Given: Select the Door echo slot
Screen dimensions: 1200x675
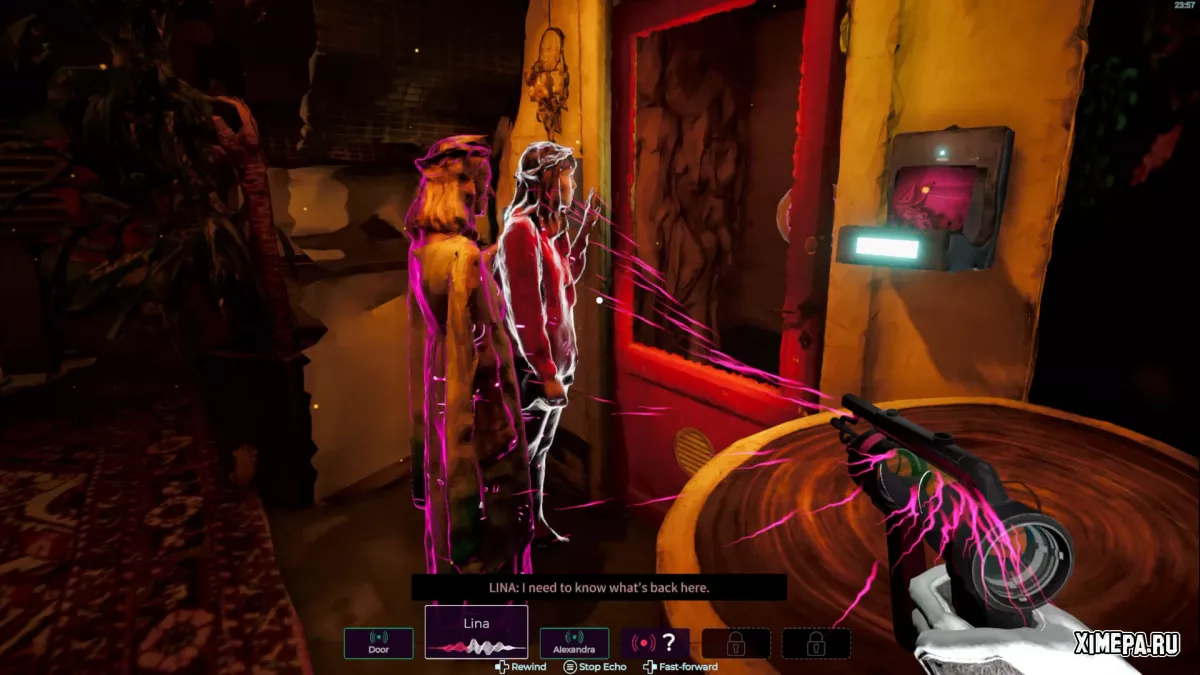Looking at the screenshot, I should 379,643.
